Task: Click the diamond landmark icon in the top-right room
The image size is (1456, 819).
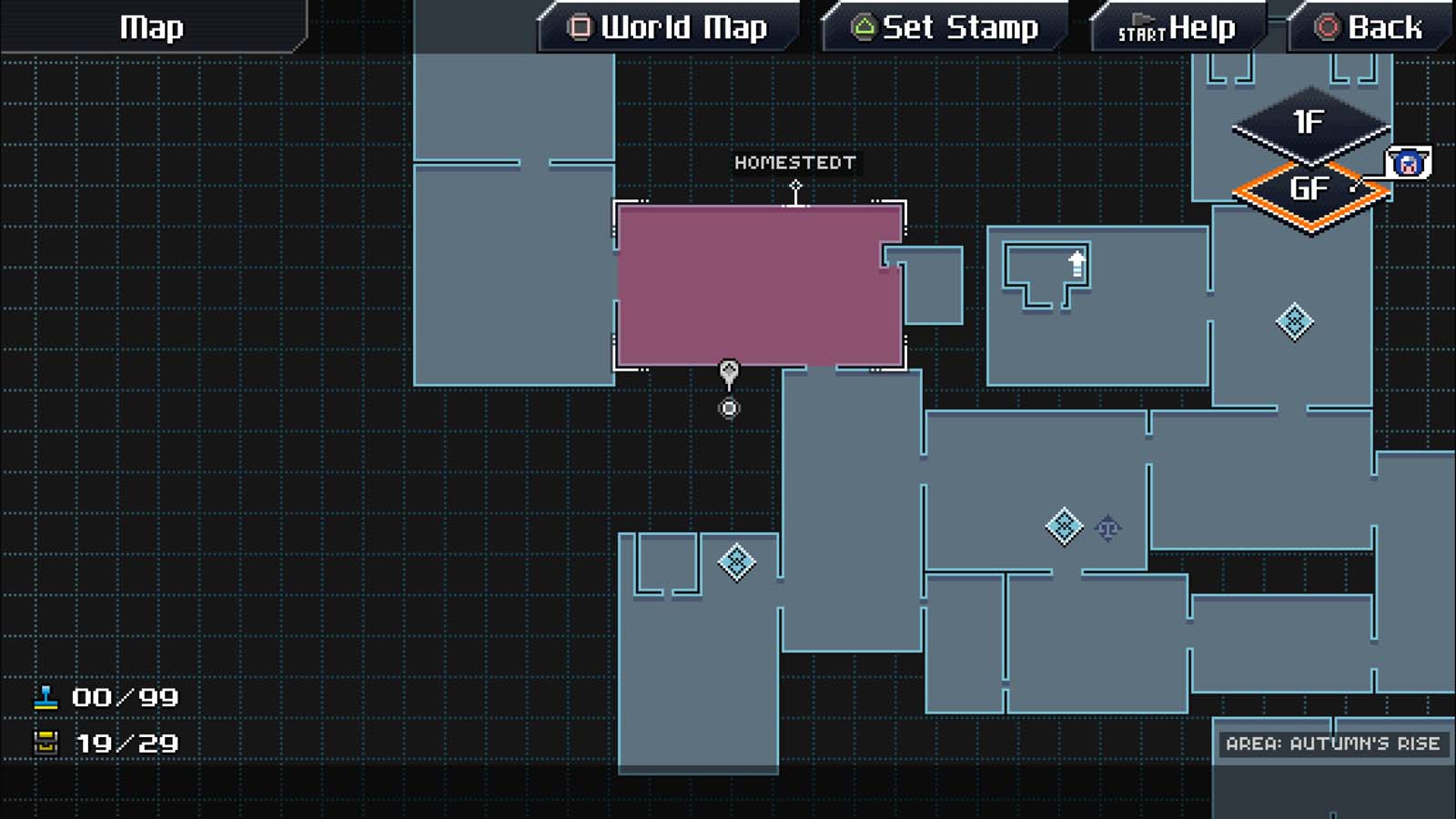Action: (1296, 320)
